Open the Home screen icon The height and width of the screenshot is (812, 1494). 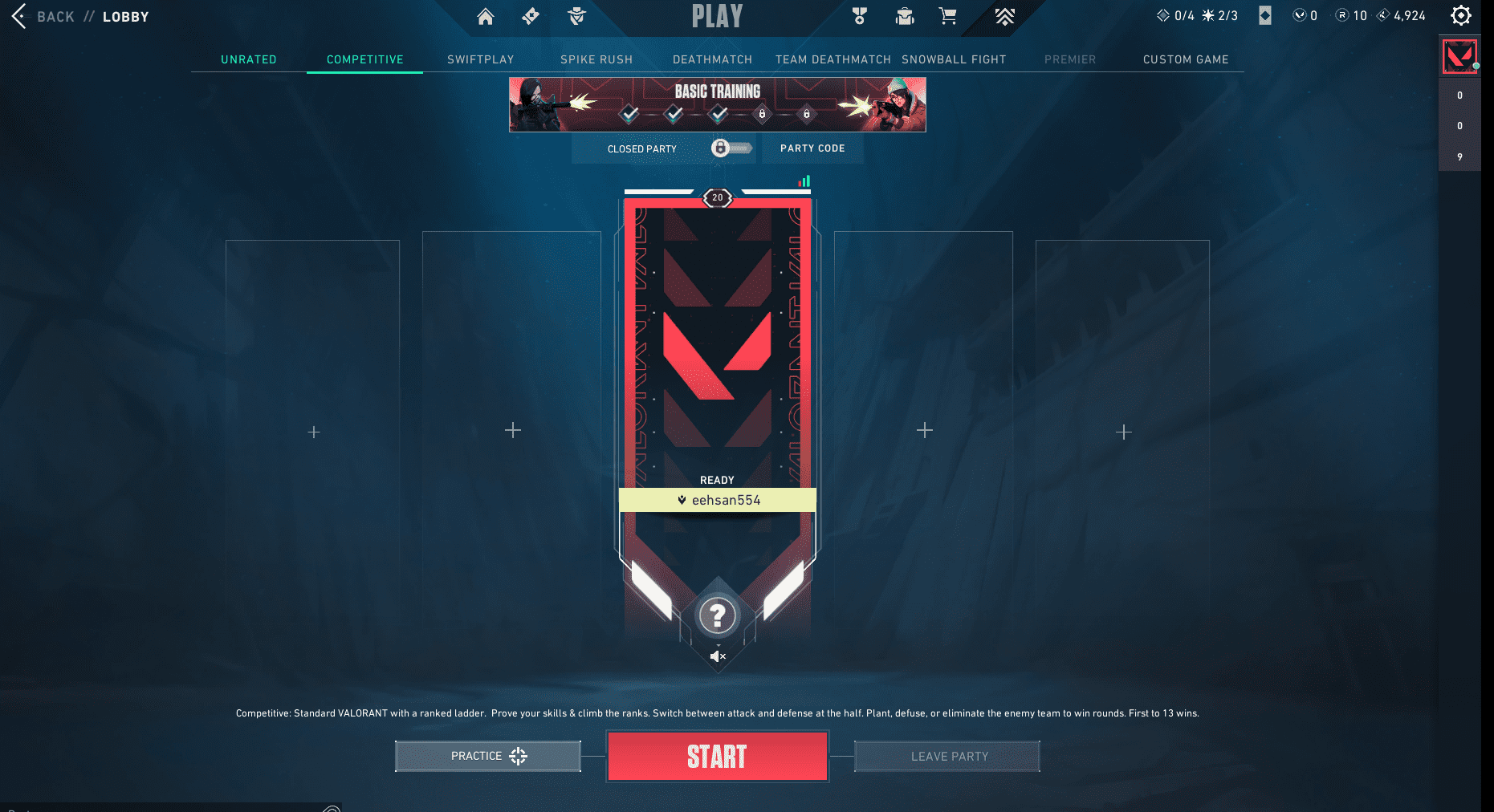[485, 16]
